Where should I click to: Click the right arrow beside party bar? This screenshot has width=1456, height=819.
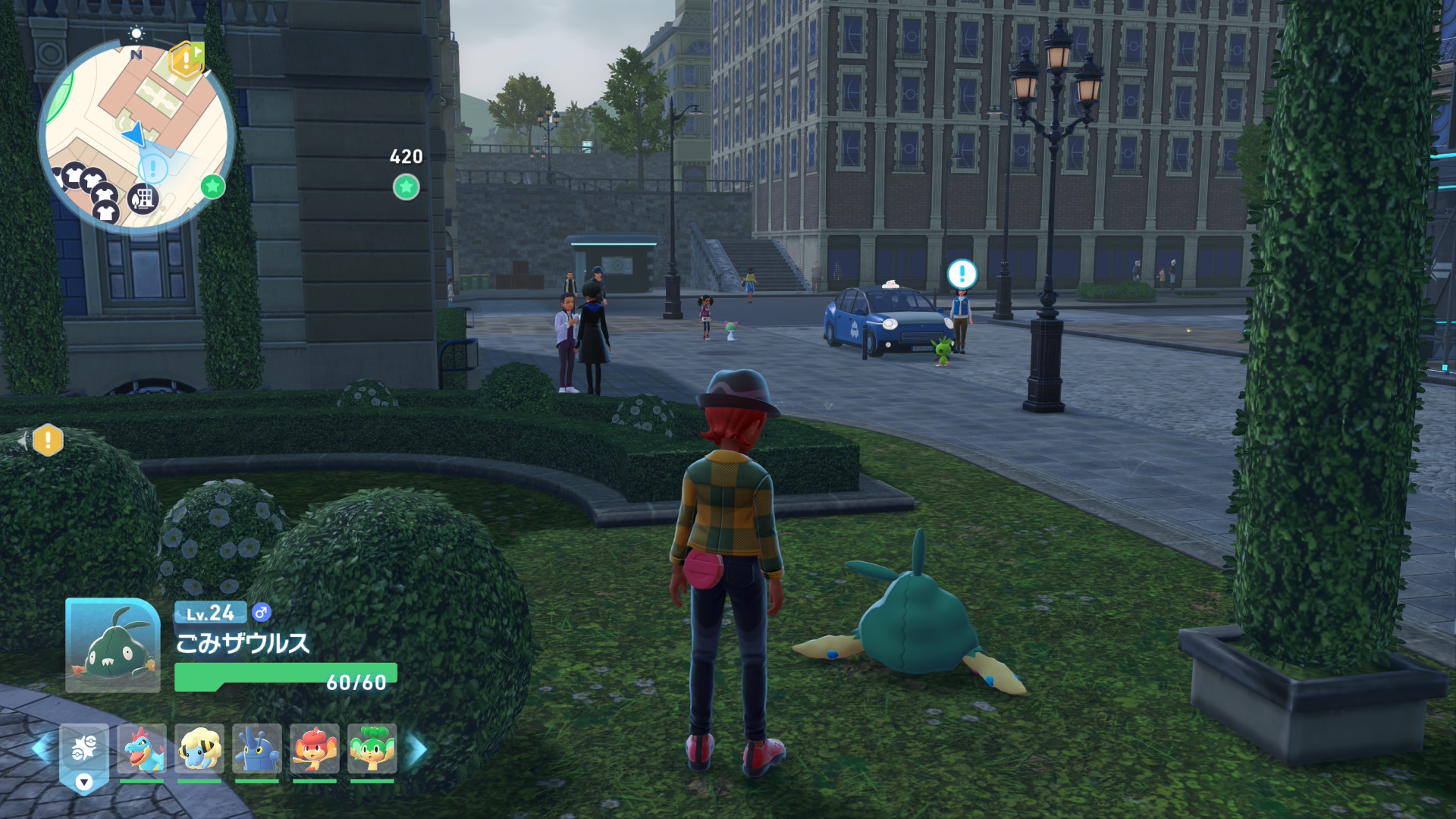pyautogui.click(x=418, y=749)
